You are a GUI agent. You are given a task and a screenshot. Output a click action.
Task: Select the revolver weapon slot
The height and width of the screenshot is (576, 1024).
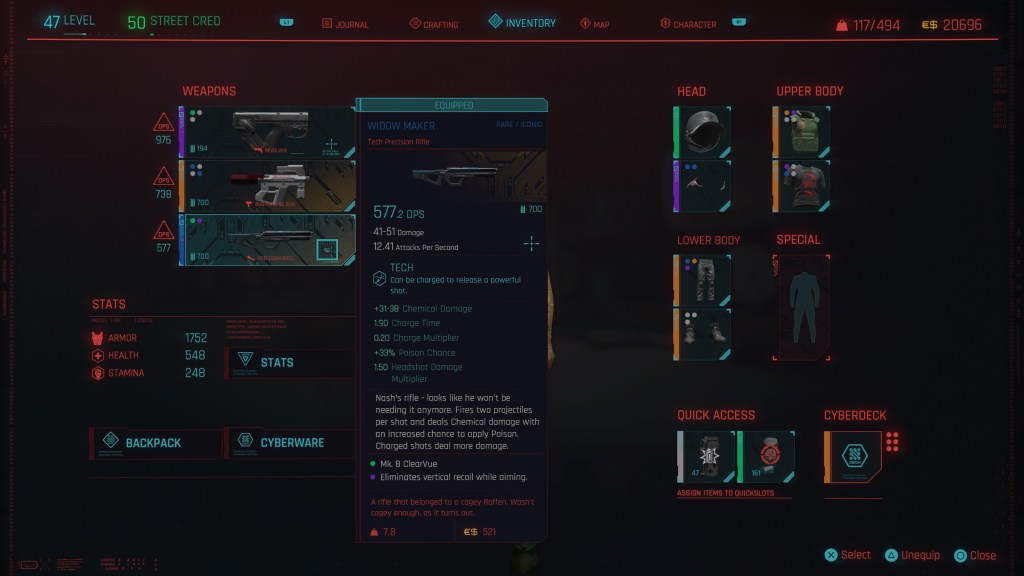[x=267, y=133]
